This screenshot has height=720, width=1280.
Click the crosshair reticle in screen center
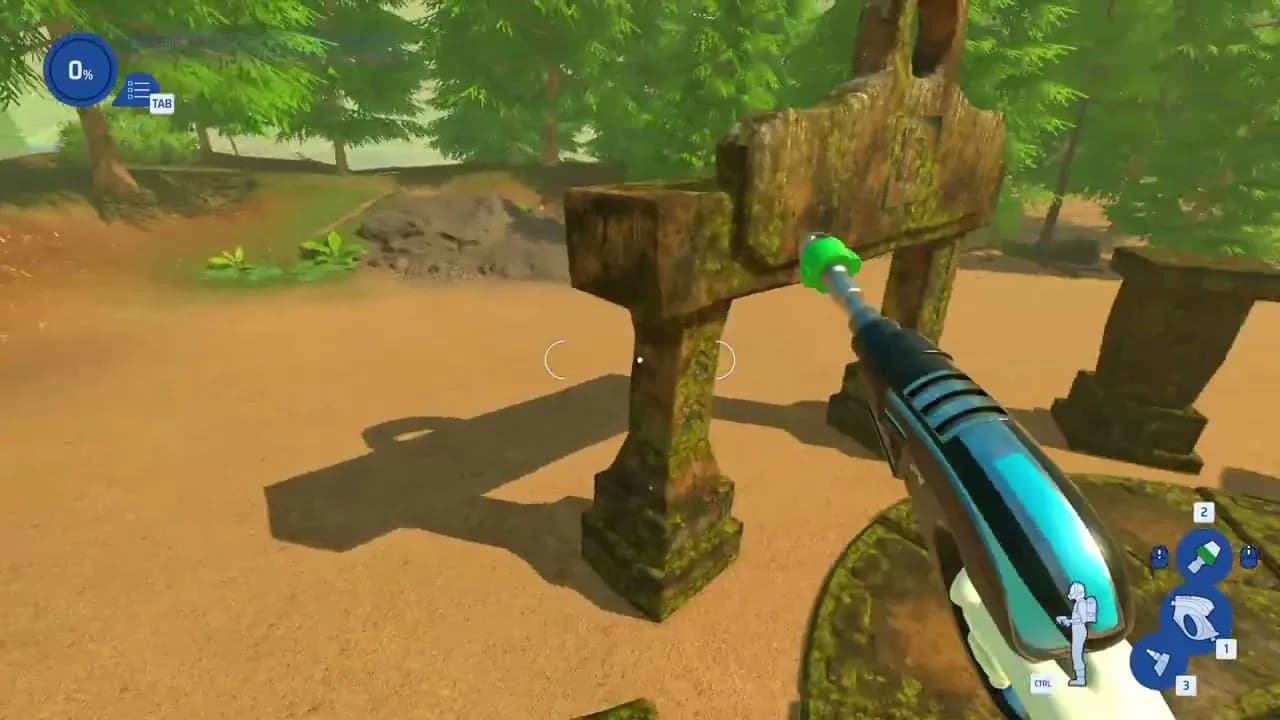[640, 360]
